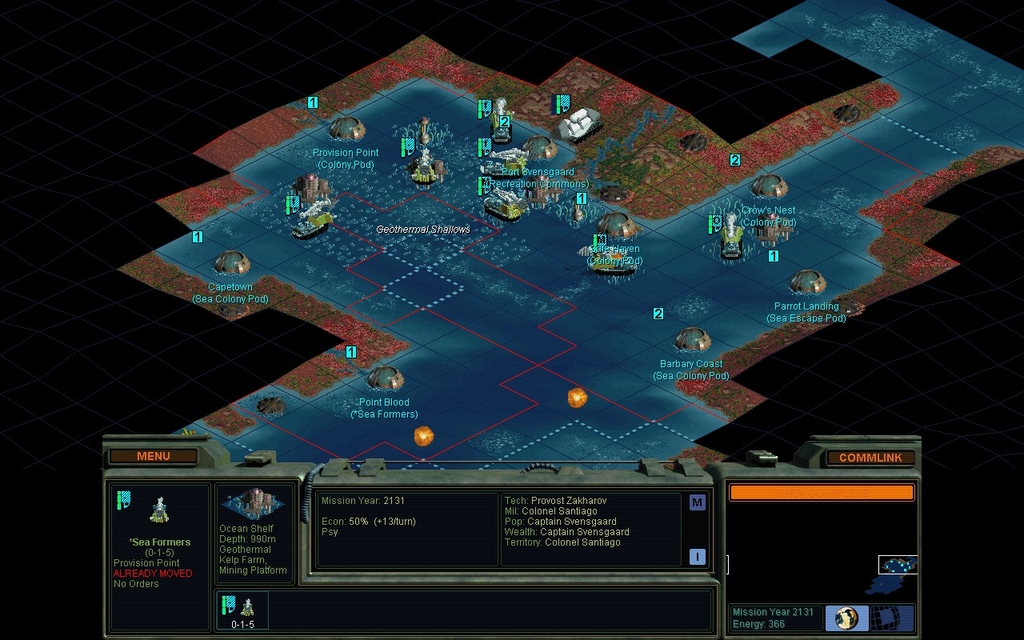
Task: Open the Barbary Coast base
Action: click(x=692, y=340)
